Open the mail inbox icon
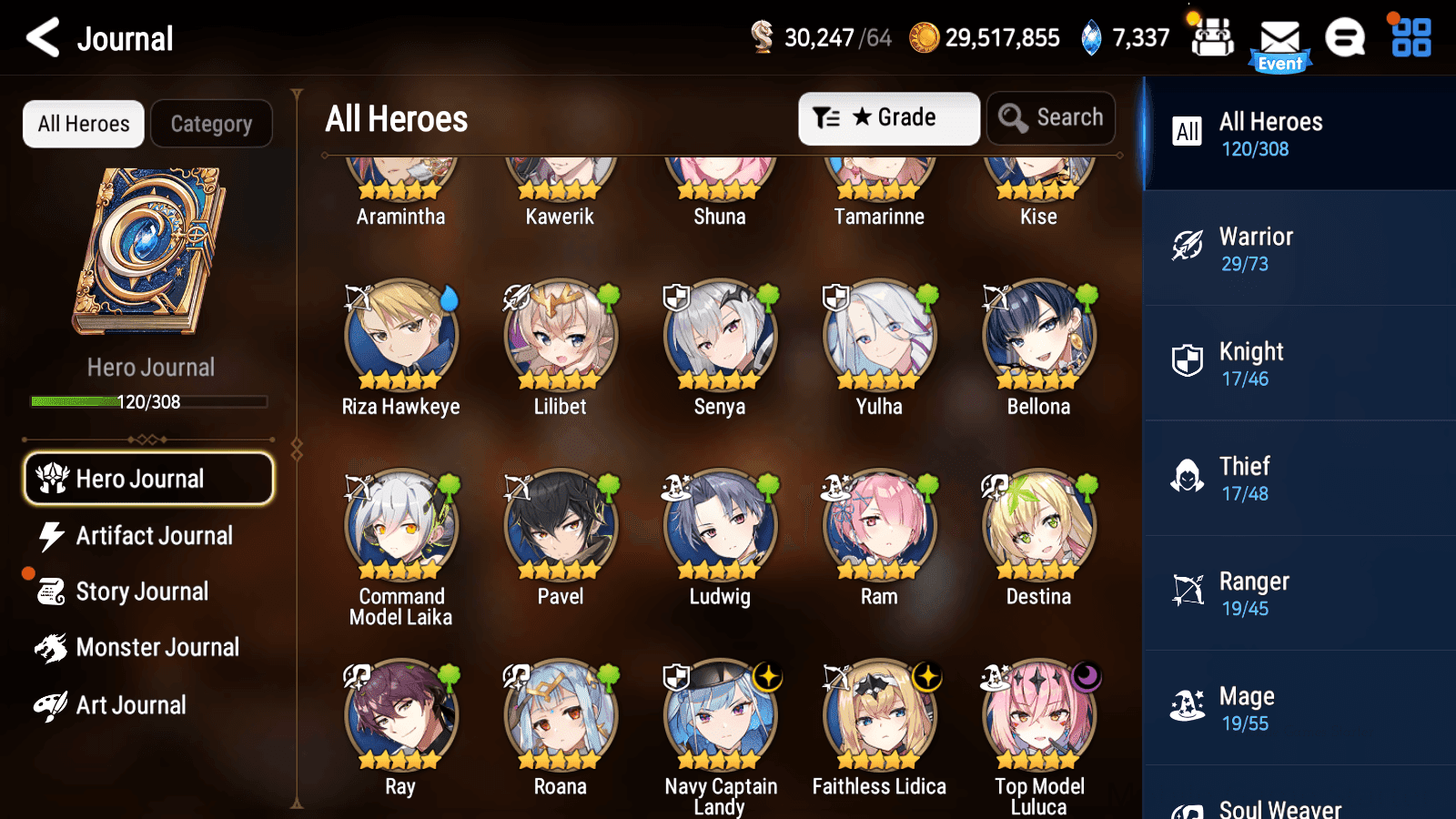This screenshot has height=819, width=1456. pos(1281,38)
